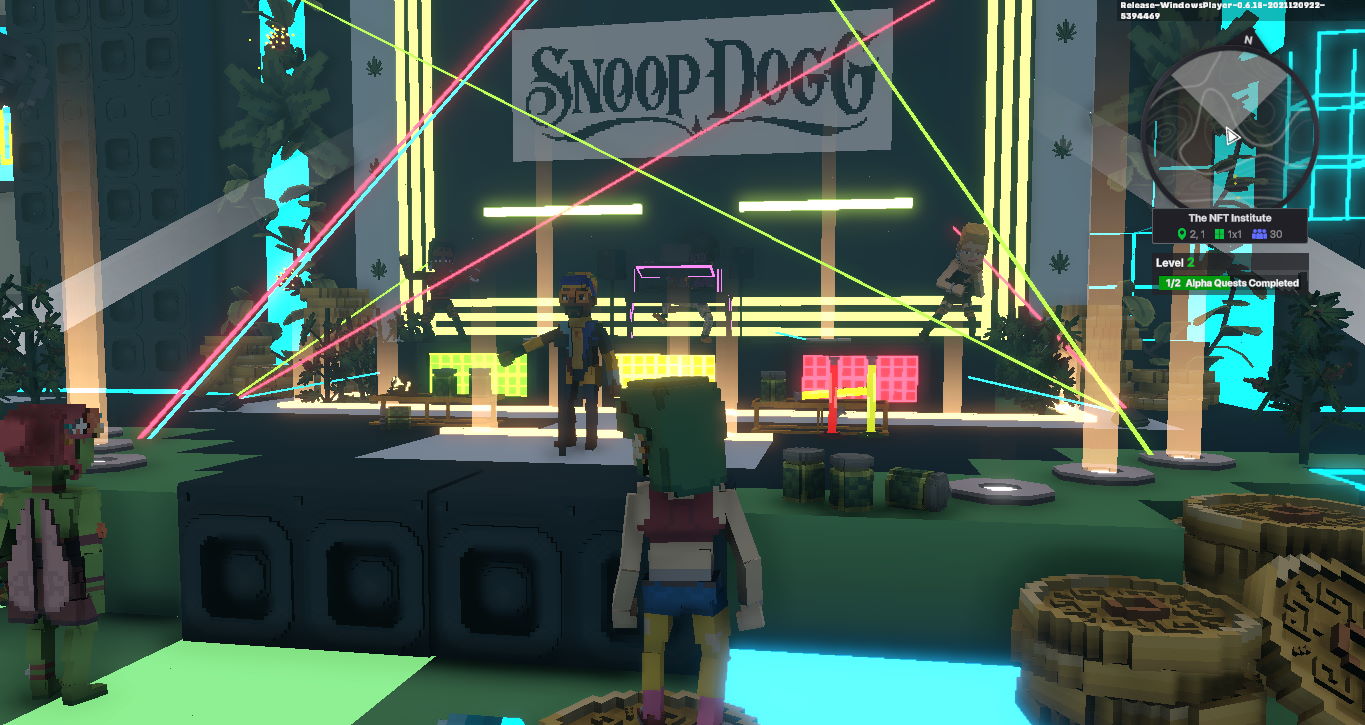The height and width of the screenshot is (725, 1365).
Task: Open The NFT Institute experience name
Action: tap(1230, 217)
